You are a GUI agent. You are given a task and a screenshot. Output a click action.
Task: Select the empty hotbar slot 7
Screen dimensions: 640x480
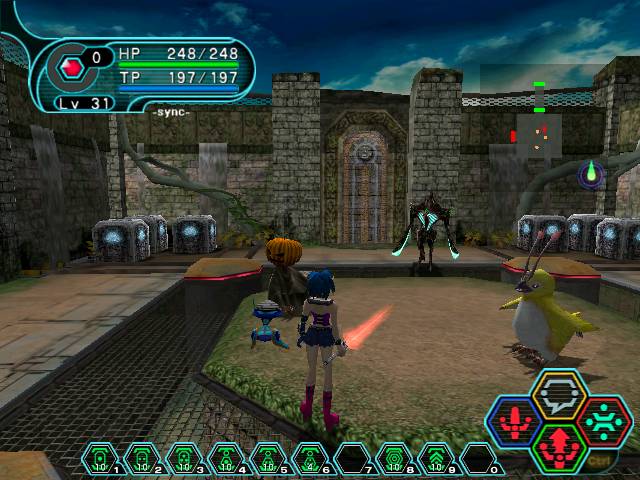tap(352, 459)
